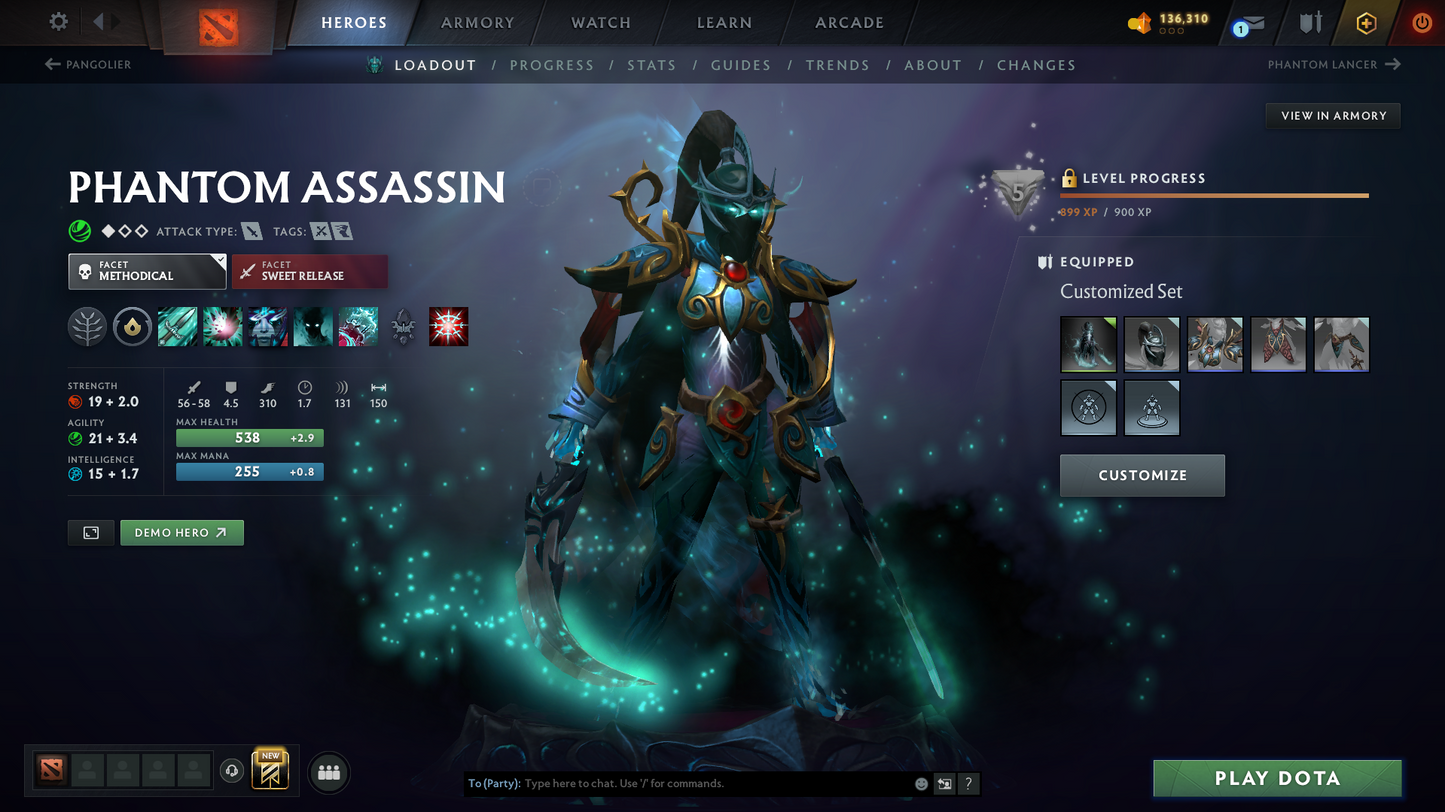Switch to the Methodical facet
Screen dimensions: 1445x812
coord(147,271)
